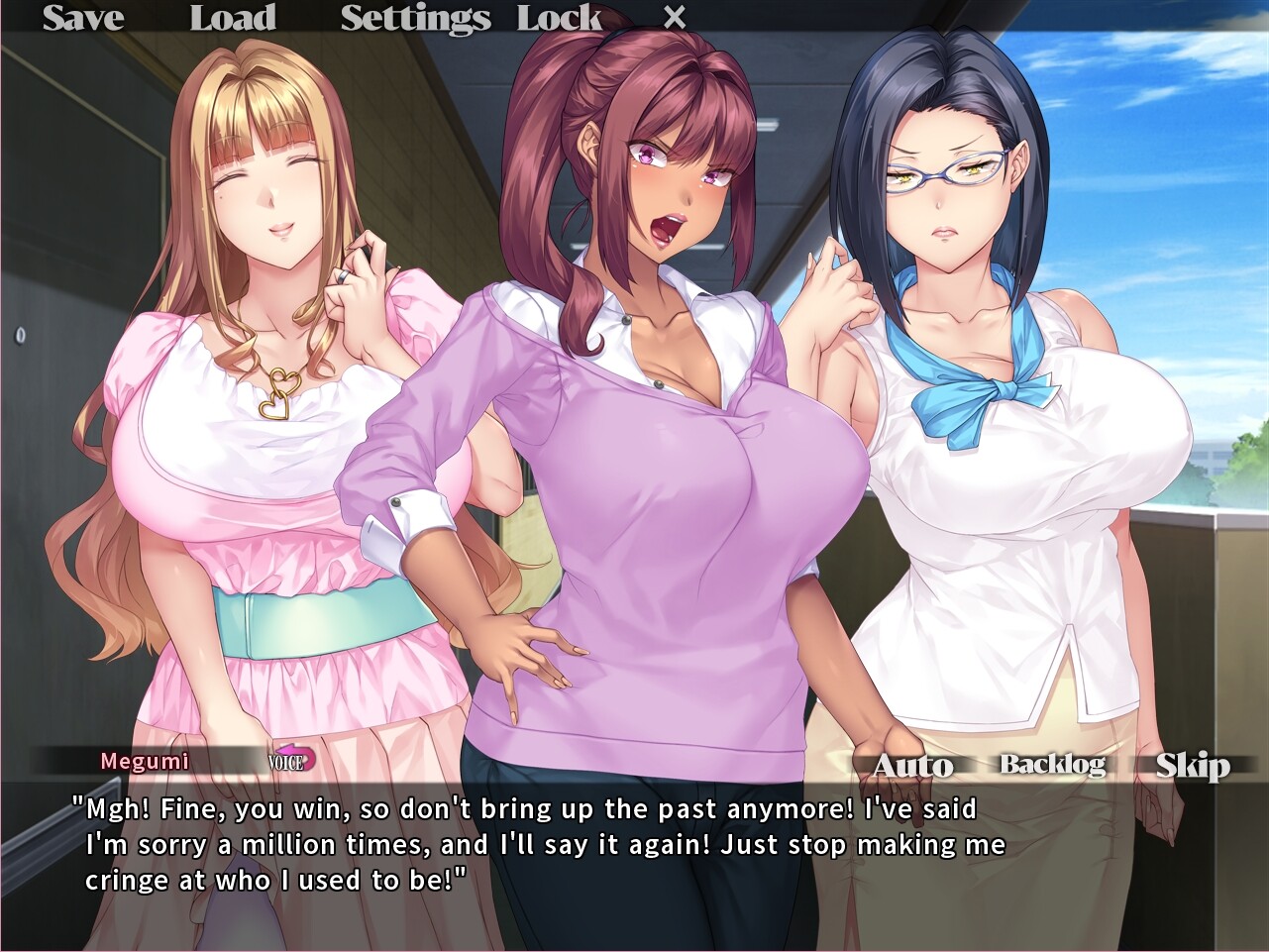Open the Settings menu
The height and width of the screenshot is (952, 1269).
click(x=414, y=17)
